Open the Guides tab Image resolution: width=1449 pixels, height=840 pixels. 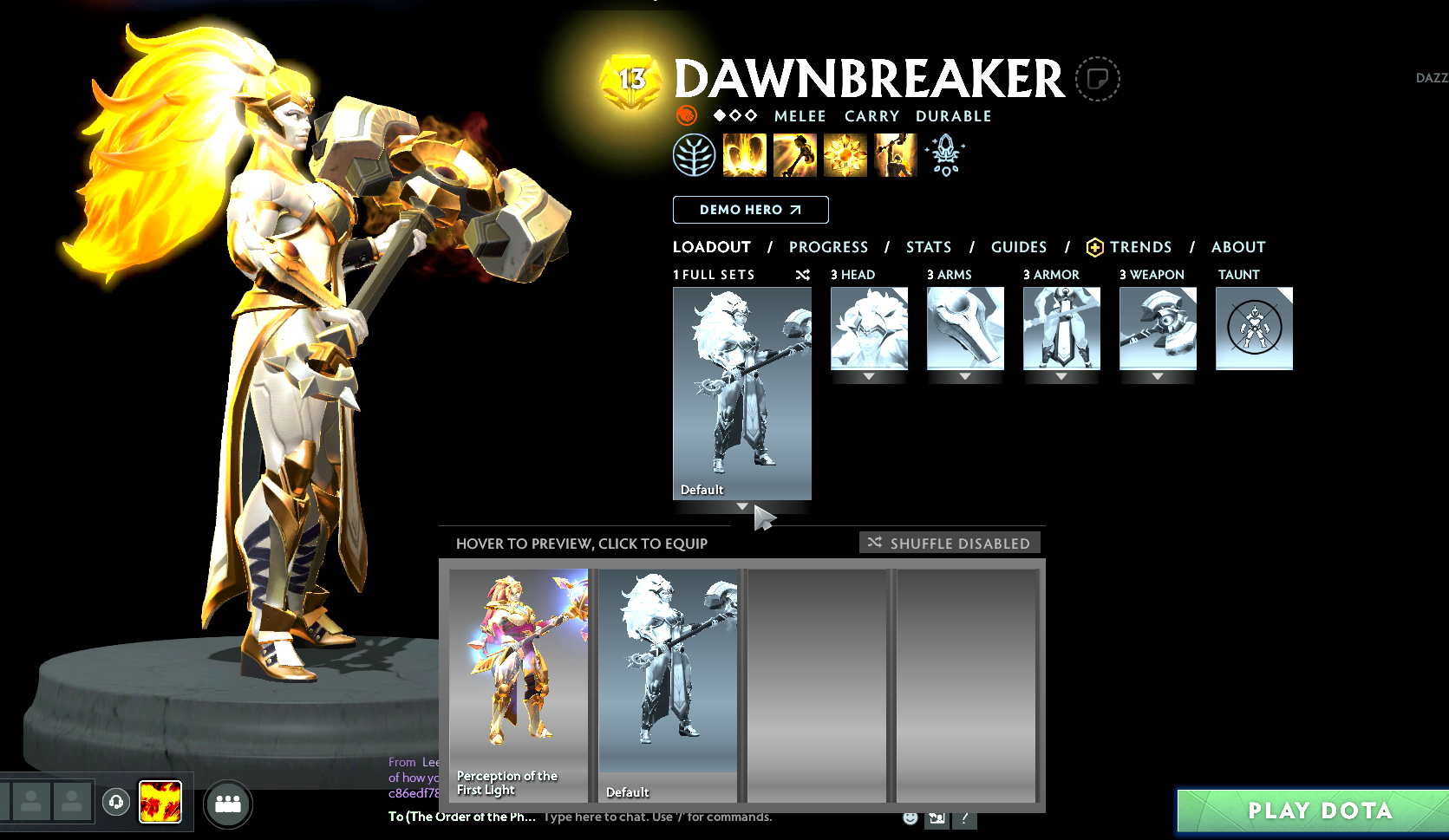click(x=1018, y=247)
